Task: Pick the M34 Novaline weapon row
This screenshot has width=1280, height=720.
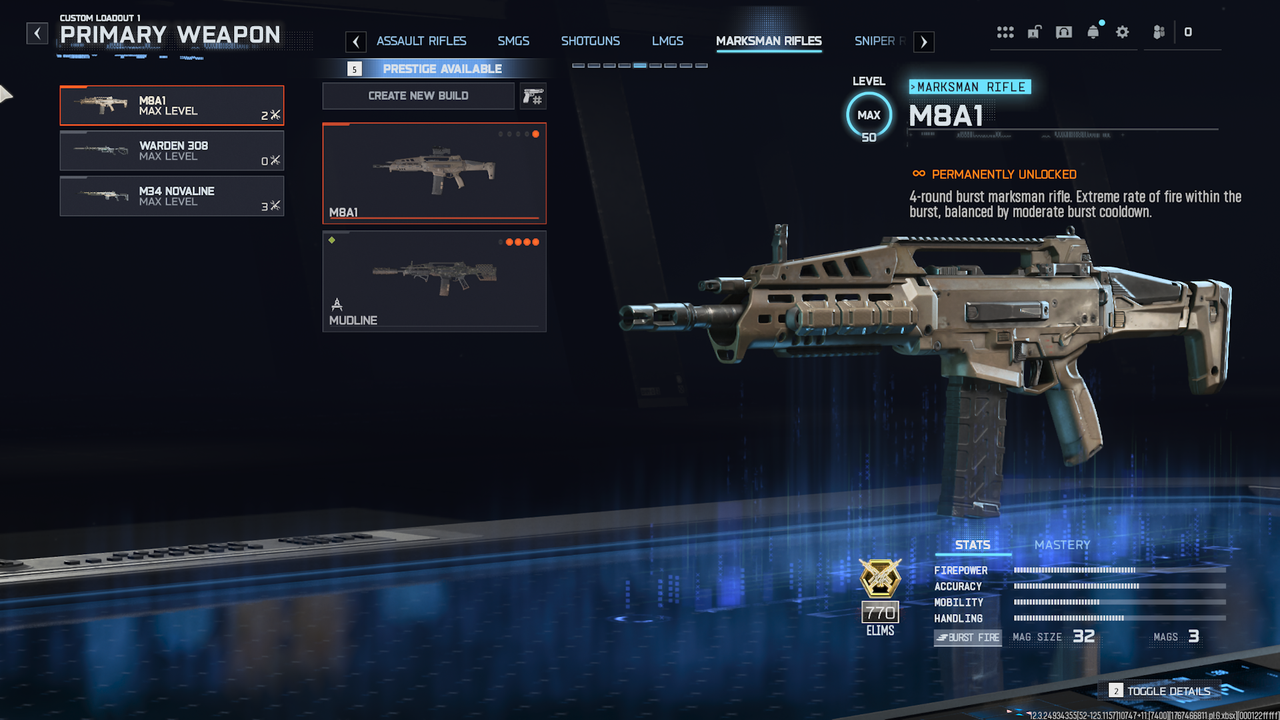Action: click(171, 196)
